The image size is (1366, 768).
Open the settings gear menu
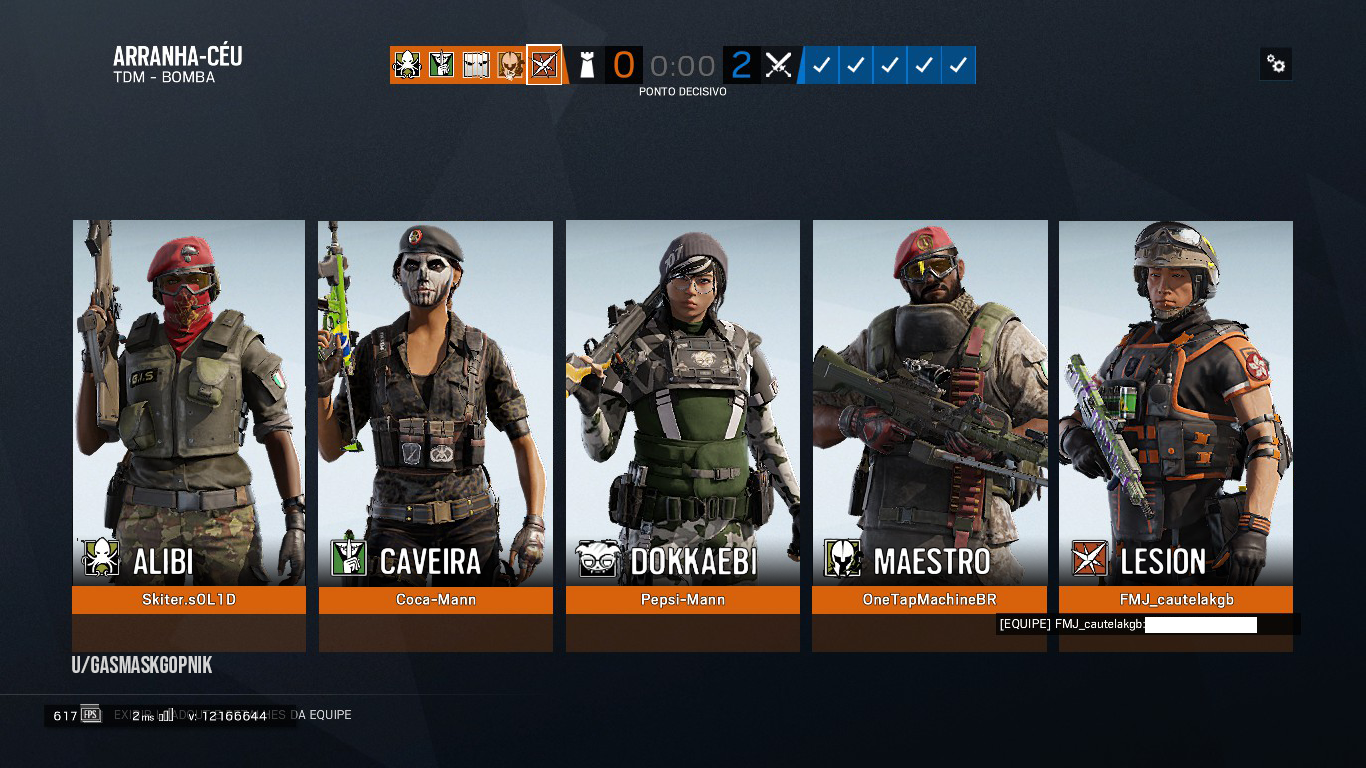[1276, 63]
